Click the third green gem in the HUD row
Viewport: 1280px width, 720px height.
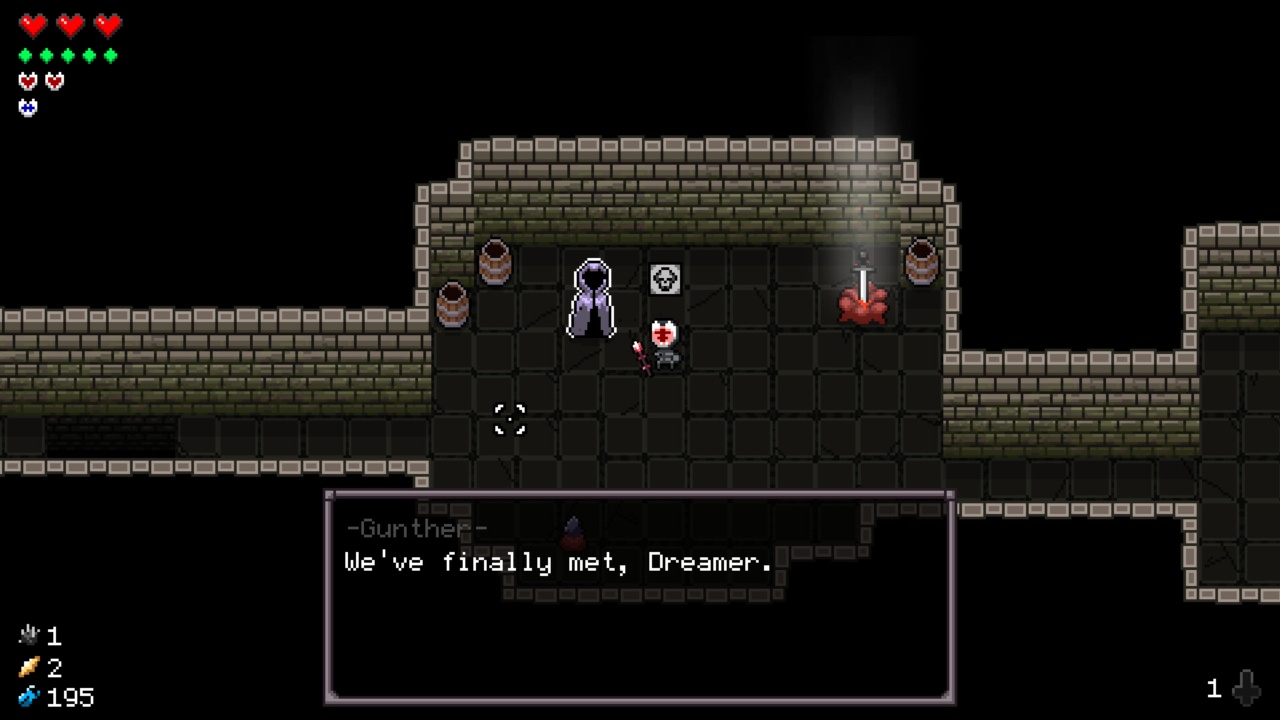(x=68, y=55)
